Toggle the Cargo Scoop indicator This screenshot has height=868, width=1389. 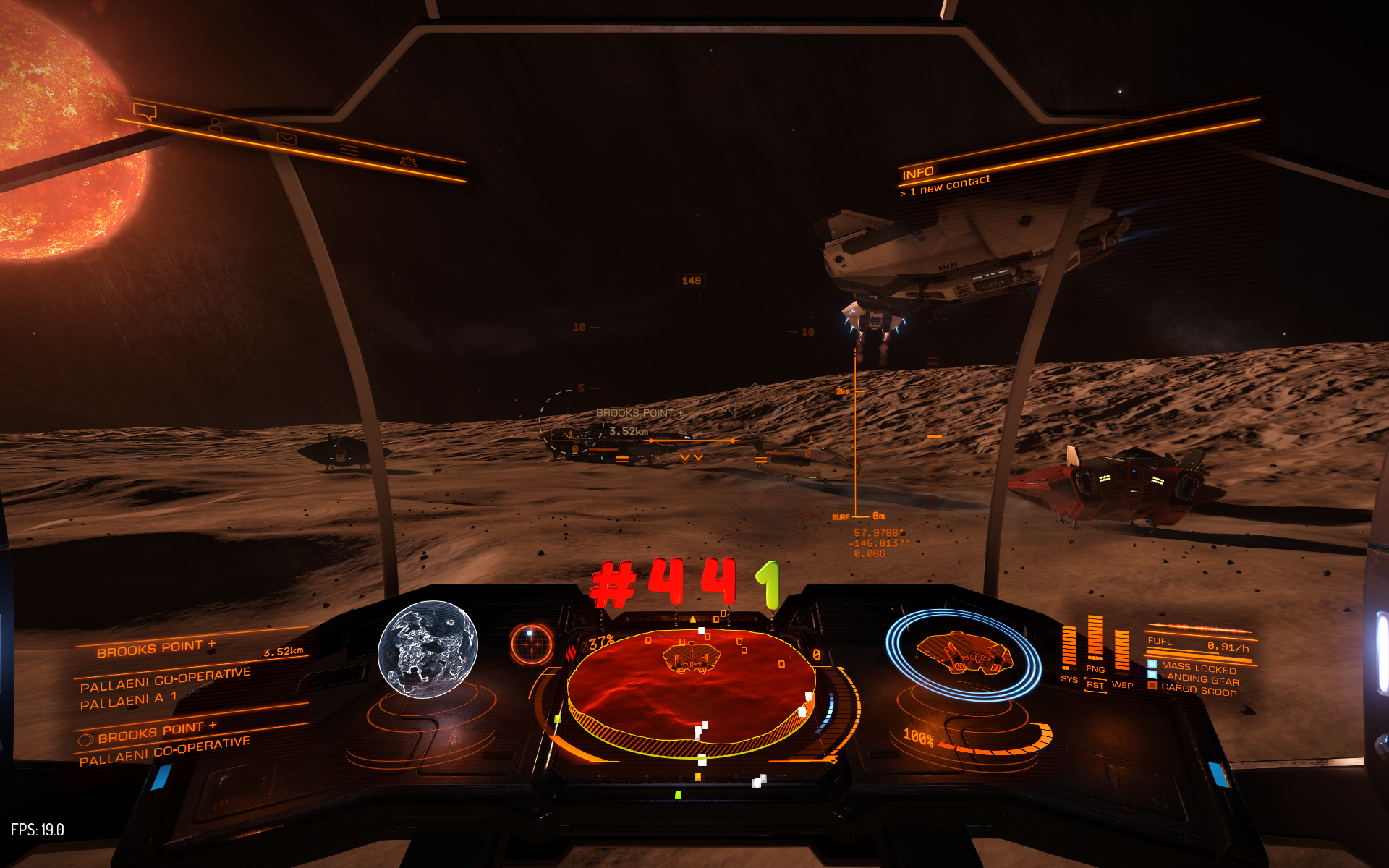(x=1198, y=690)
